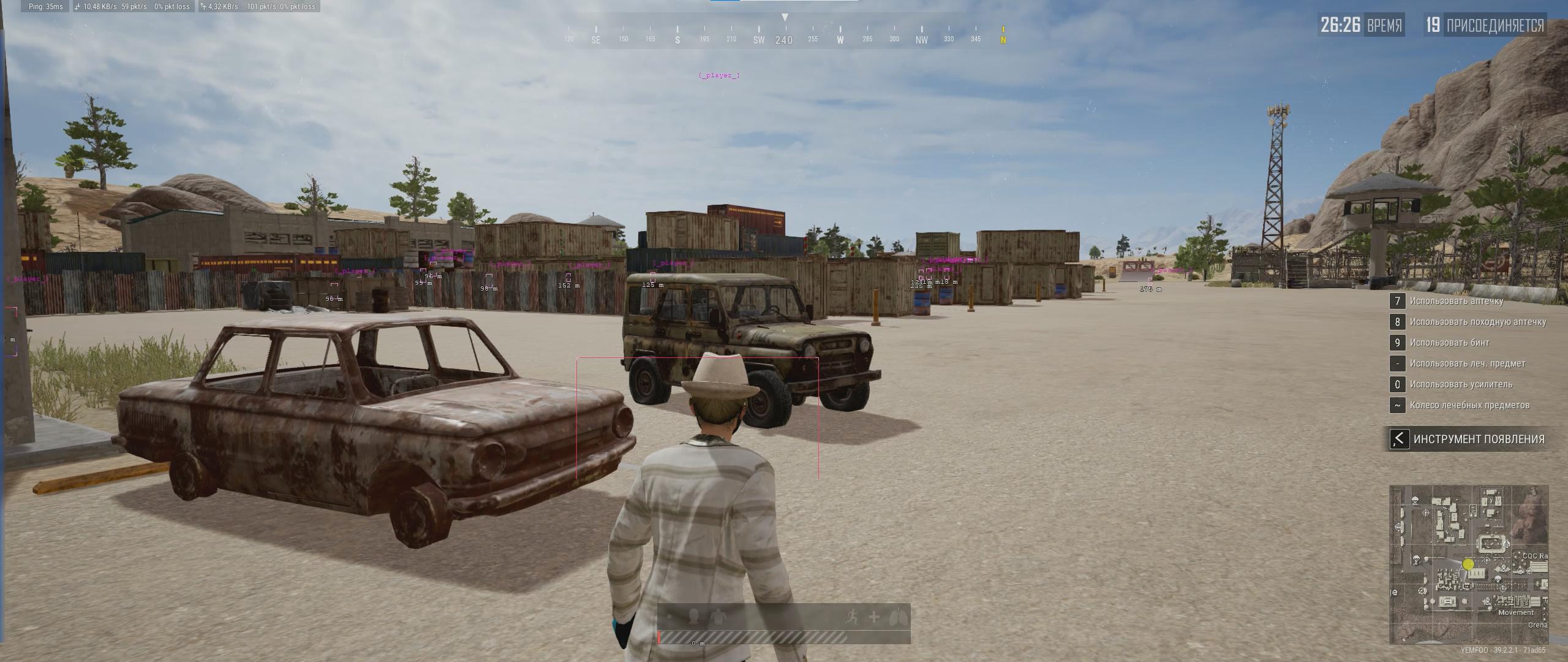Click the download speed arrow in the network overlay
Image resolution: width=1568 pixels, height=662 pixels.
pyautogui.click(x=77, y=7)
